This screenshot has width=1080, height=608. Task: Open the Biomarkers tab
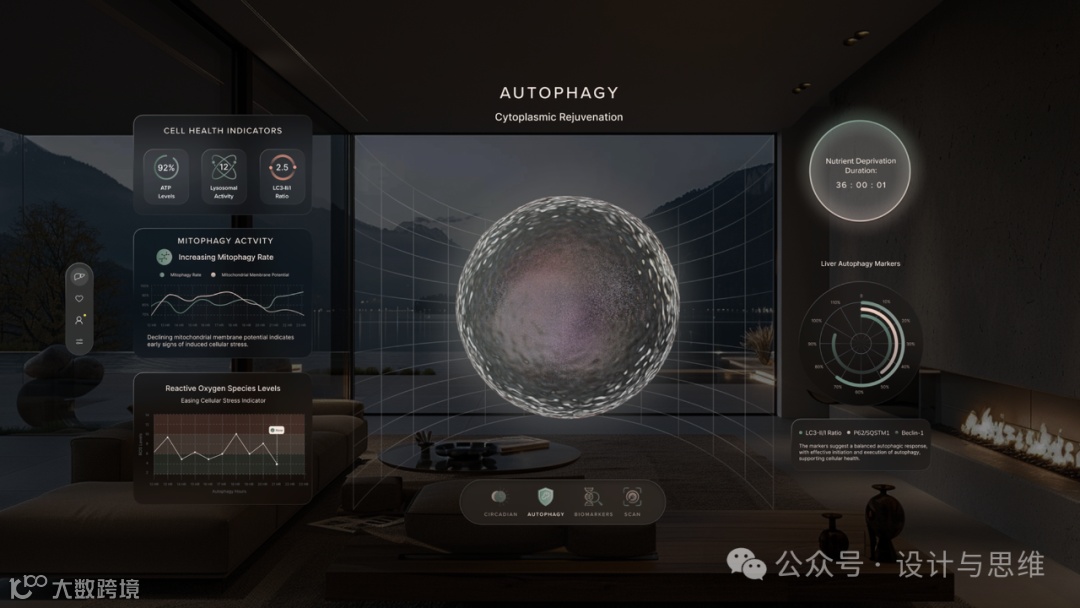pyautogui.click(x=589, y=499)
